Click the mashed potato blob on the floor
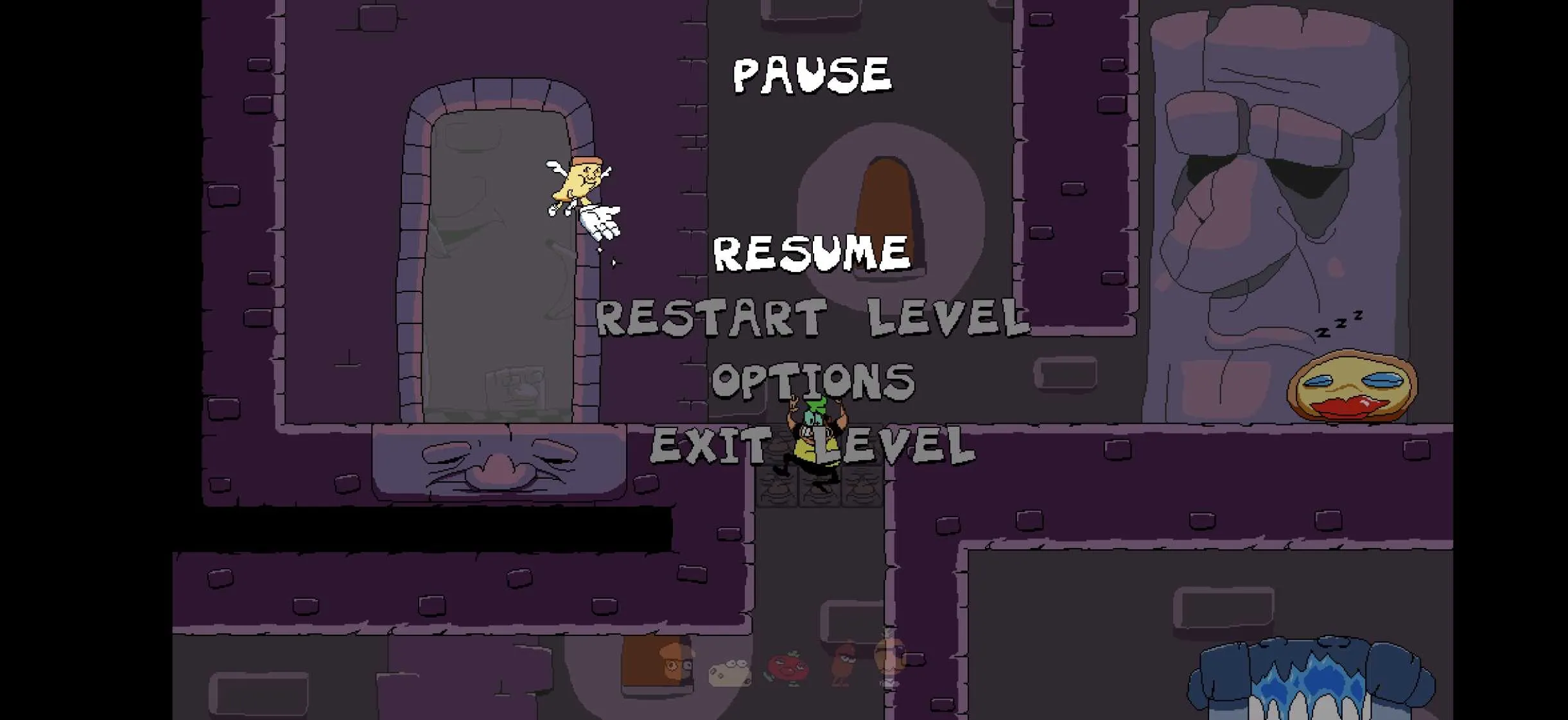 [729, 674]
